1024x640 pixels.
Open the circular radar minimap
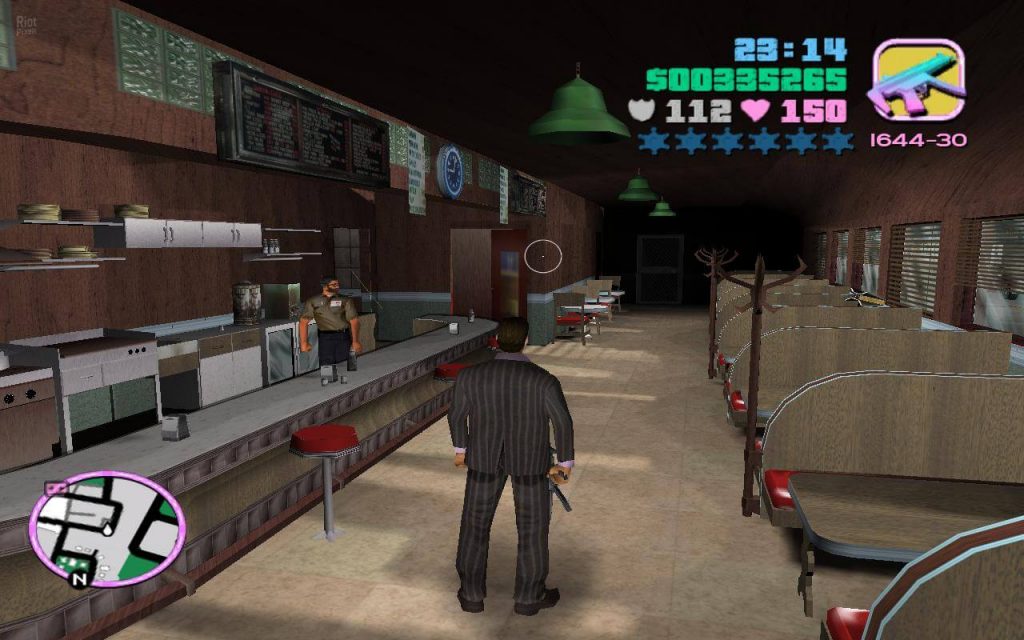point(107,528)
